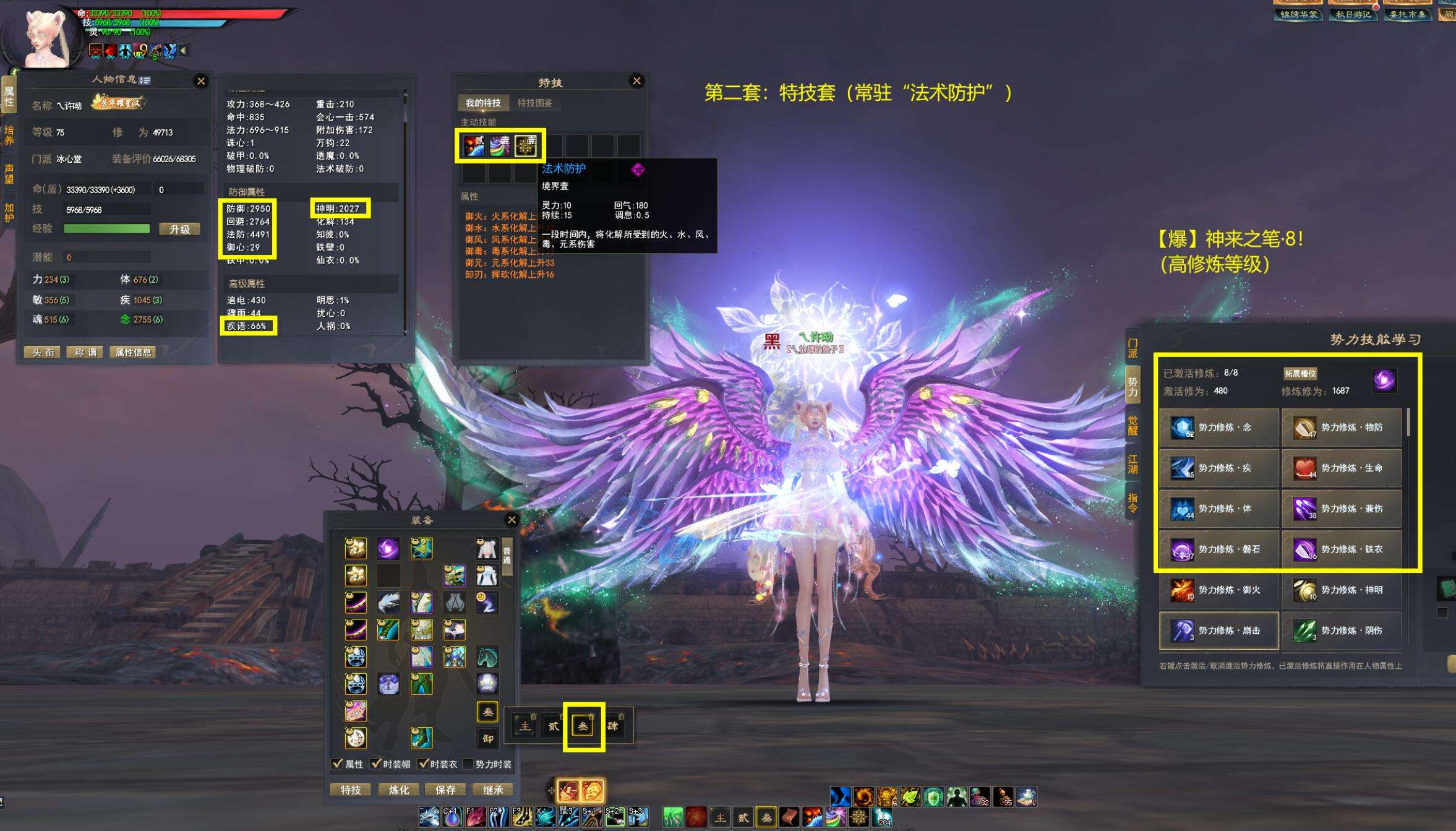Close the 装备 equipment panel
This screenshot has width=1456, height=831.
[512, 520]
